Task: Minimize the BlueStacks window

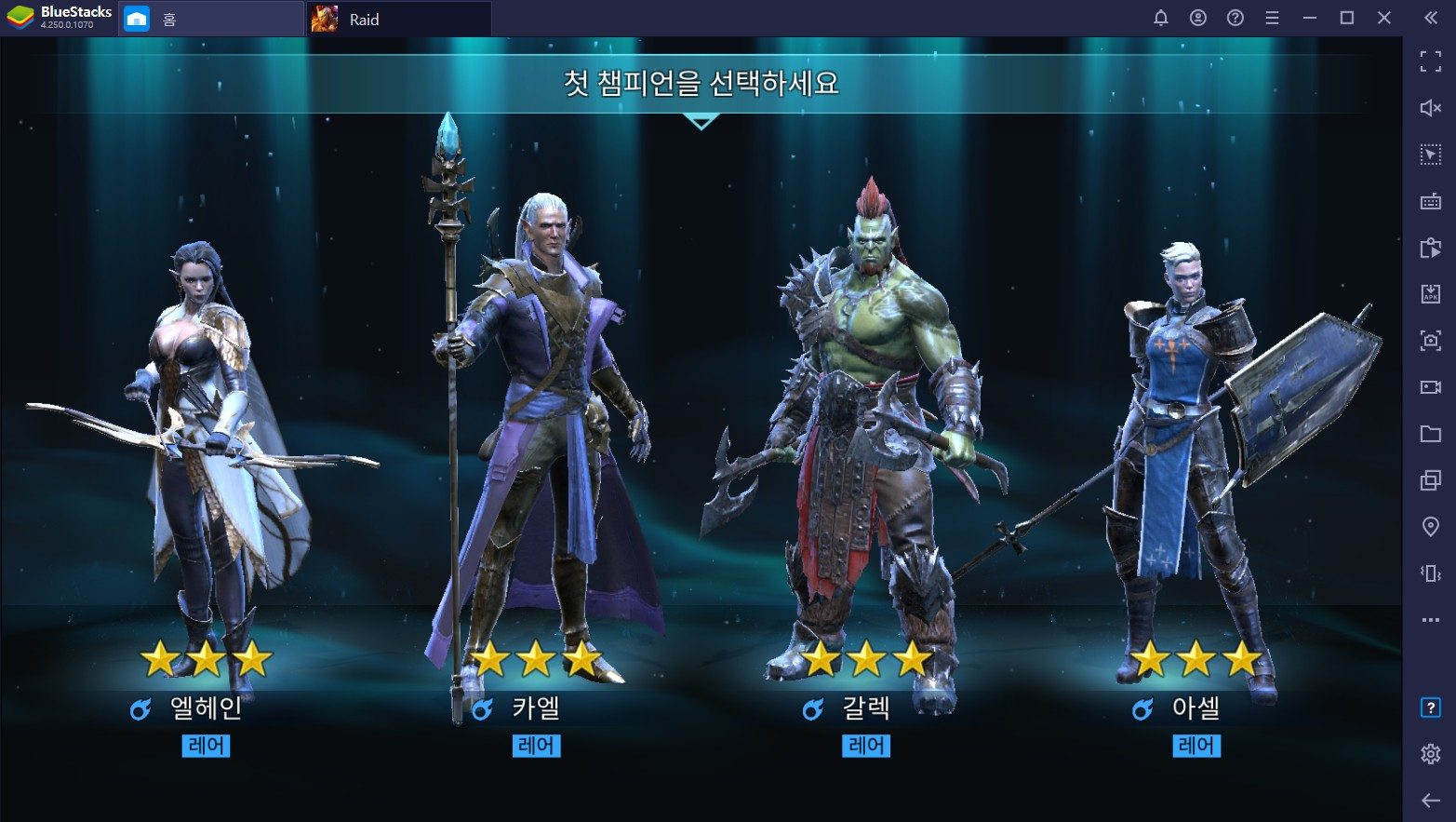Action: [x=1310, y=18]
